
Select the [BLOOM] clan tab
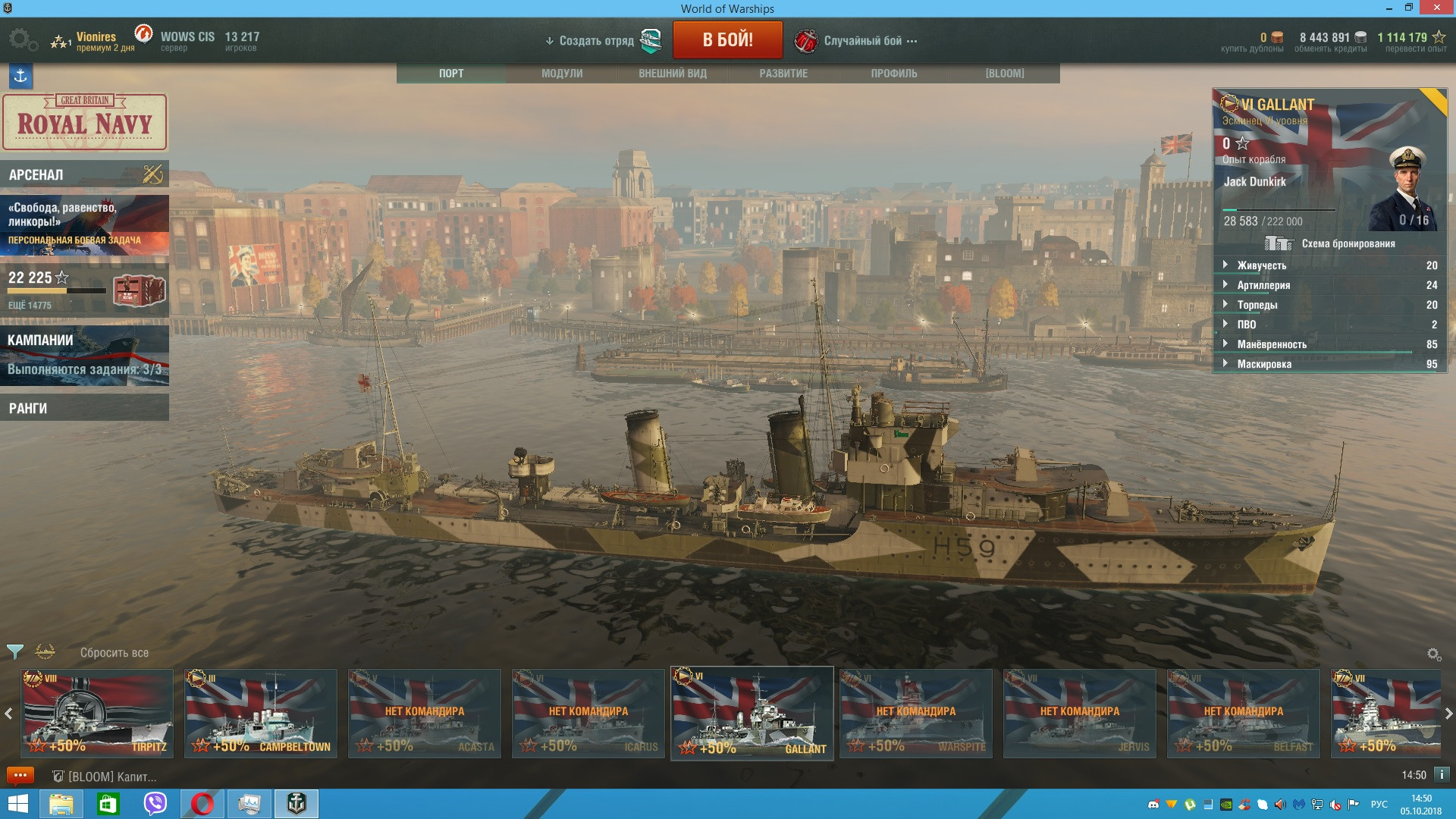coord(1005,74)
